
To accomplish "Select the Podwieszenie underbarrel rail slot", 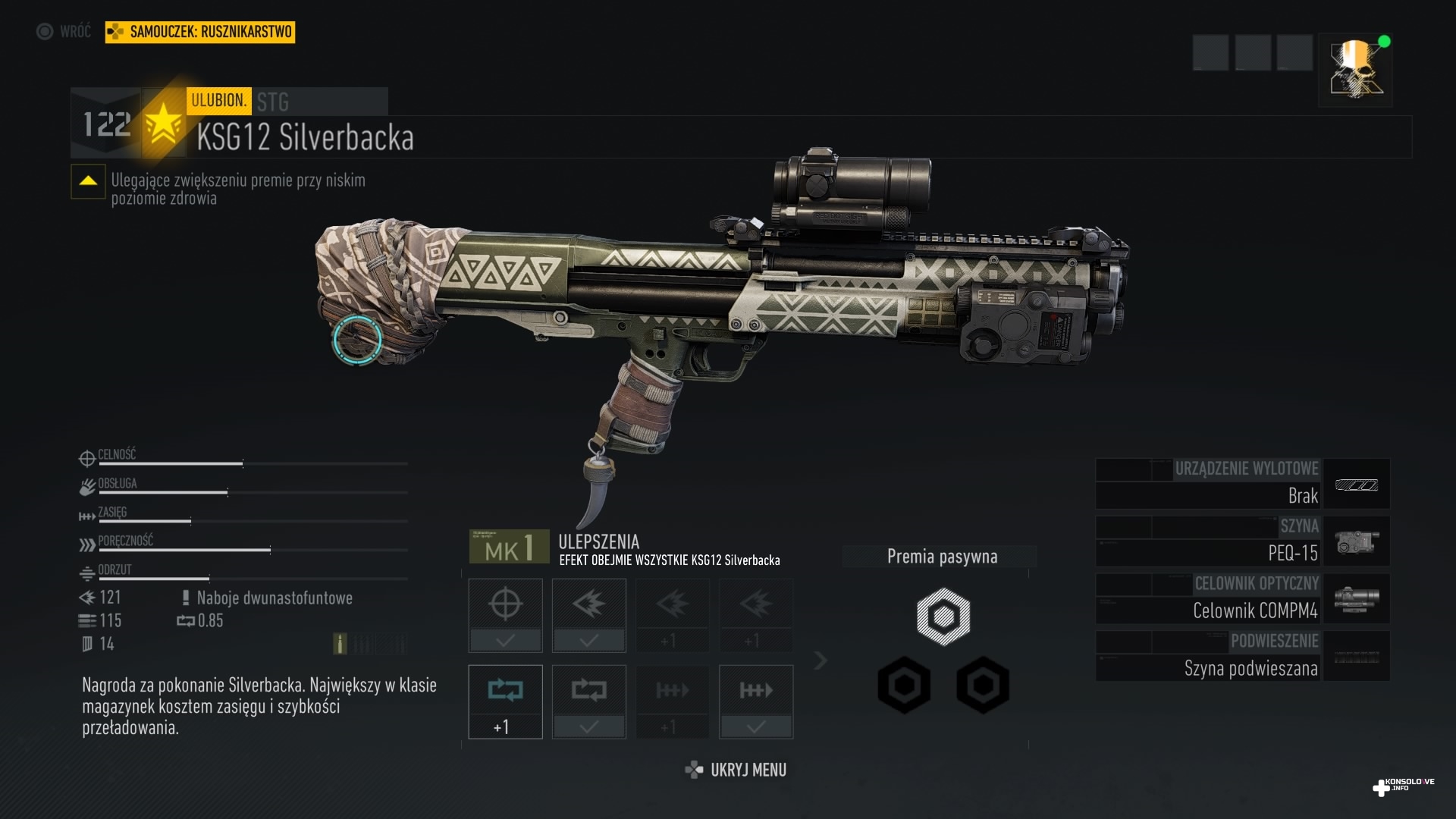I will [x=1242, y=656].
